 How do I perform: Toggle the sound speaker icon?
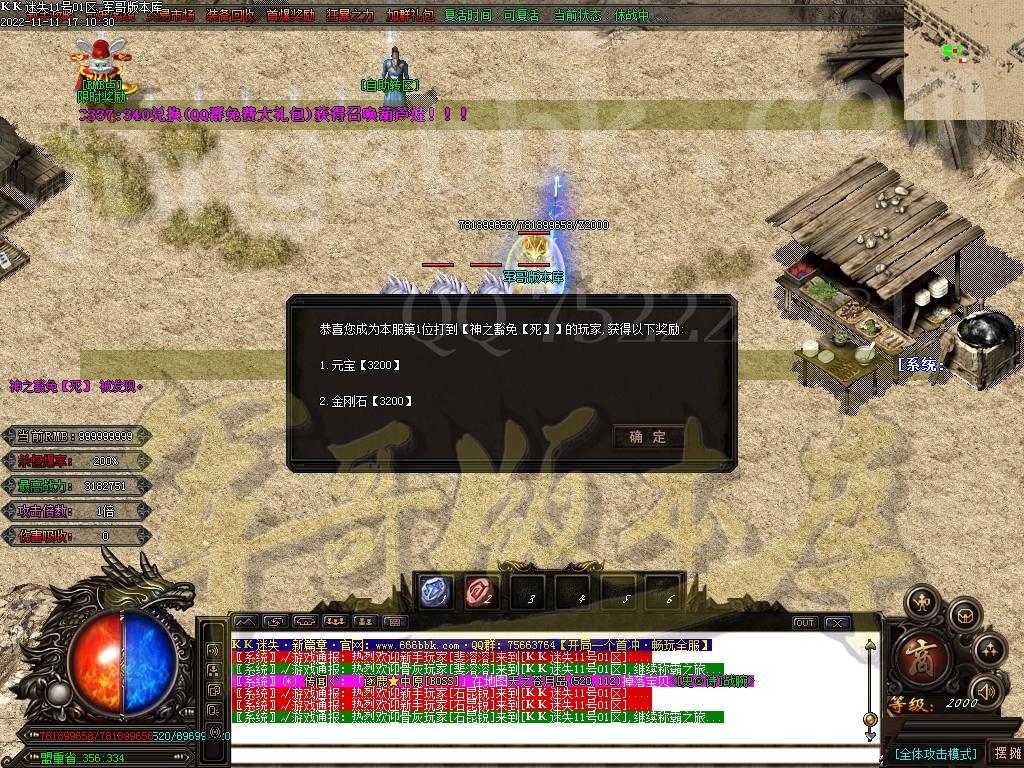coord(985,690)
